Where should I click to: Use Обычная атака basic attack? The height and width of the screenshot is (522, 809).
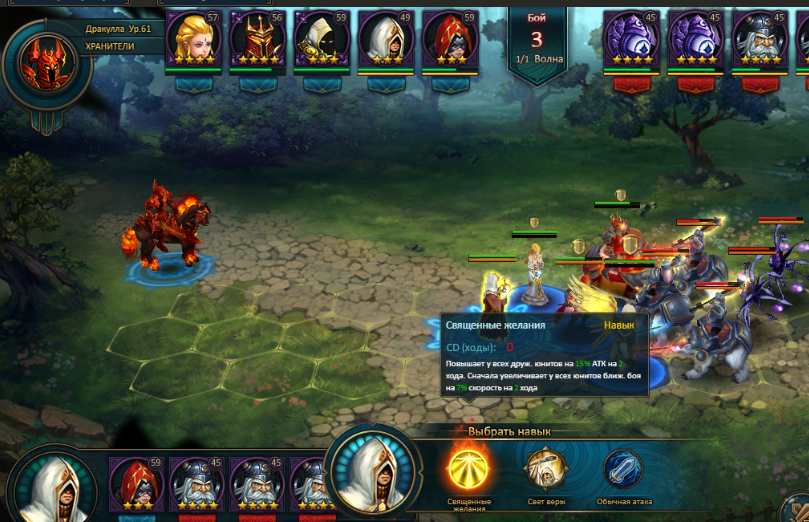(622, 468)
